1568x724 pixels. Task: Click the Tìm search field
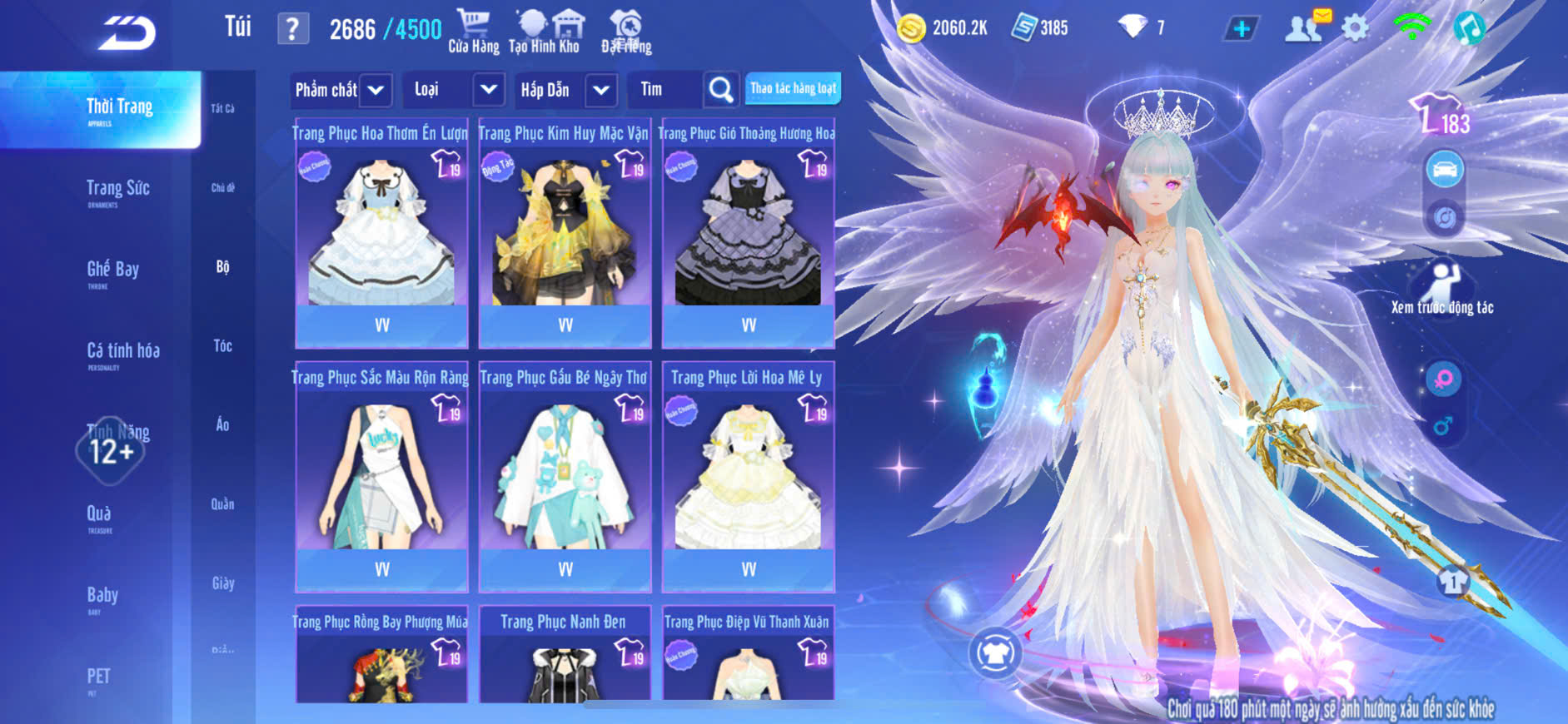coord(666,90)
